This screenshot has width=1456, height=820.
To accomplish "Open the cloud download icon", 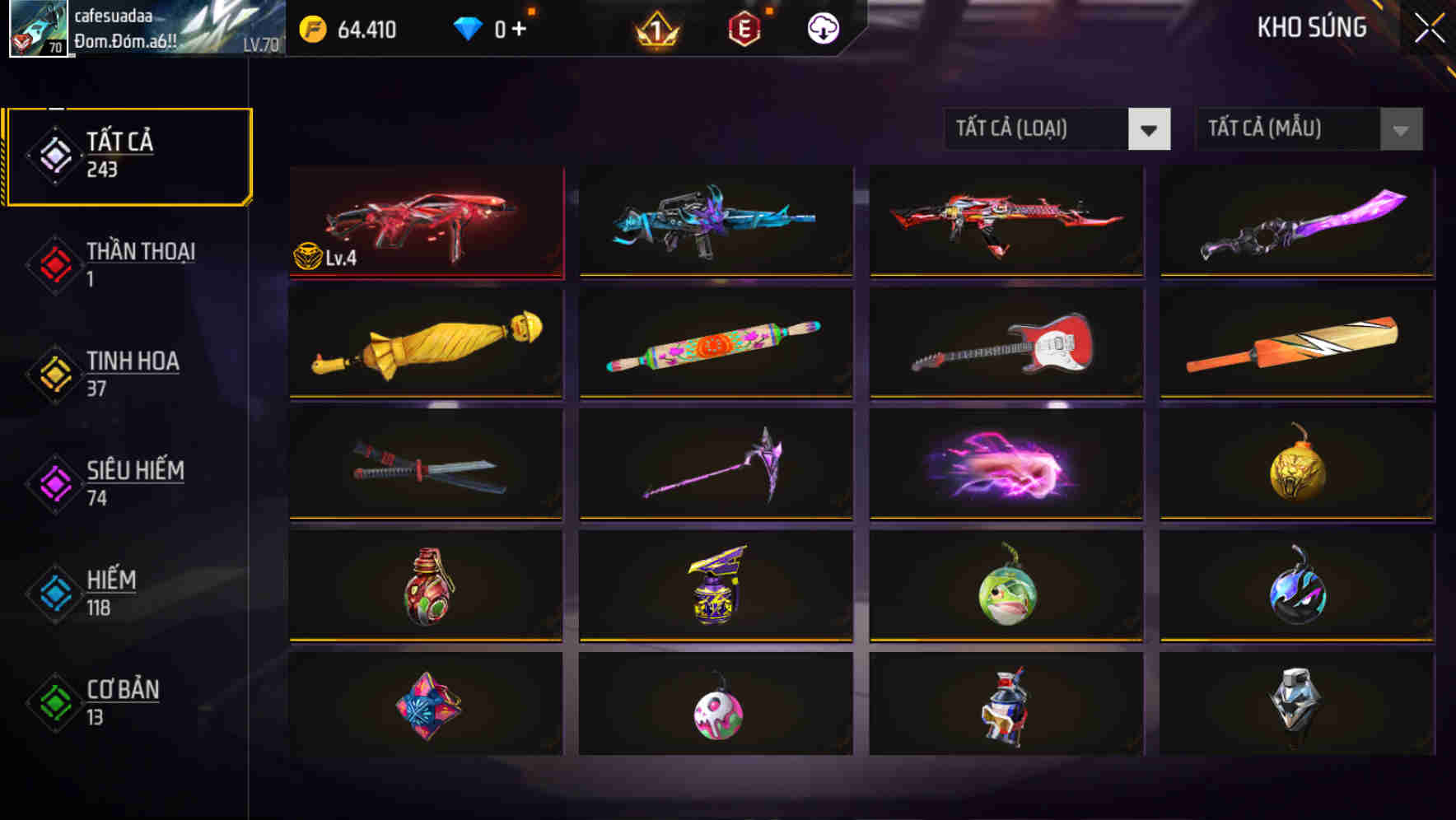I will (821, 28).
